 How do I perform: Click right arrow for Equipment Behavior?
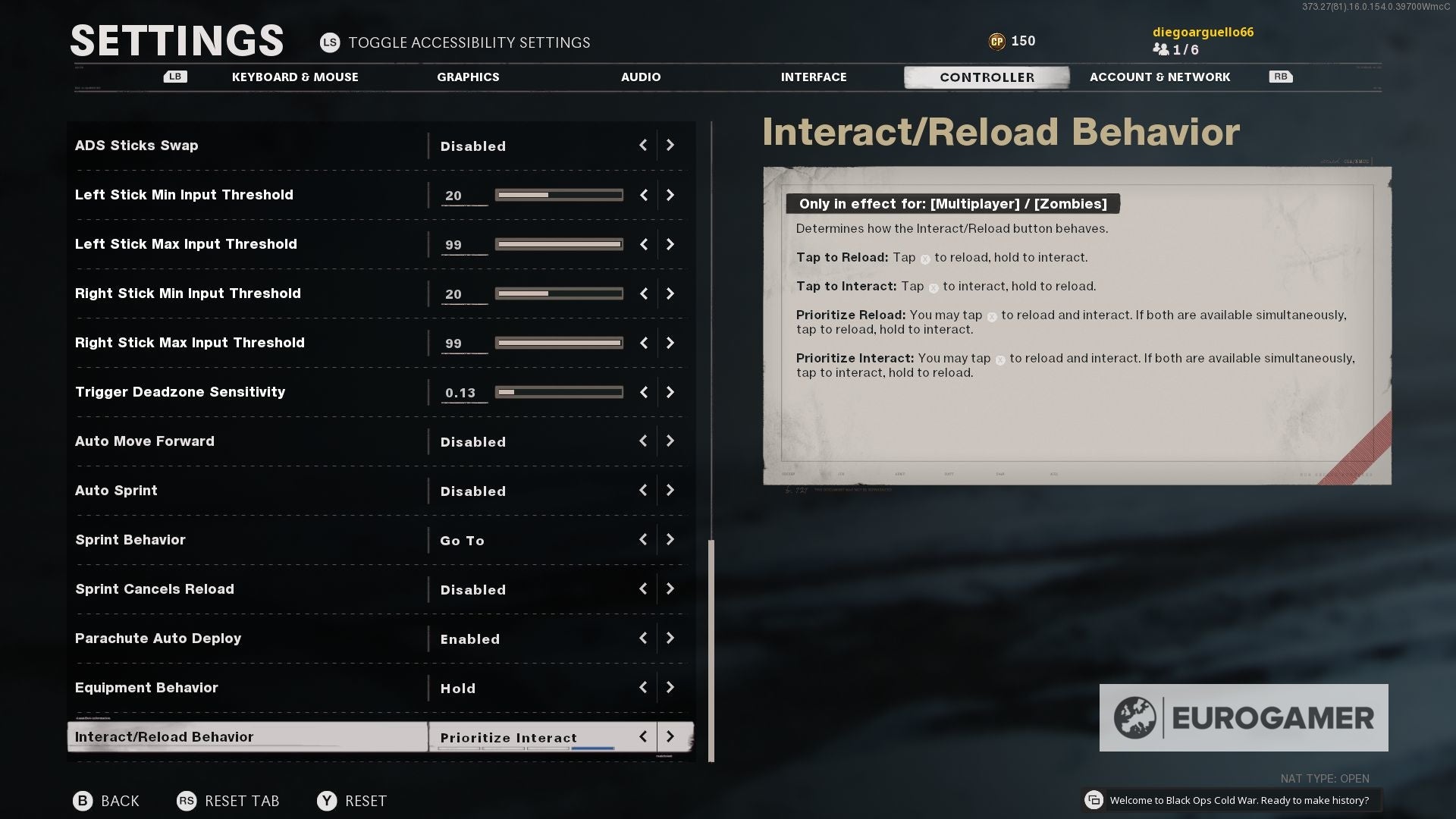coord(670,688)
